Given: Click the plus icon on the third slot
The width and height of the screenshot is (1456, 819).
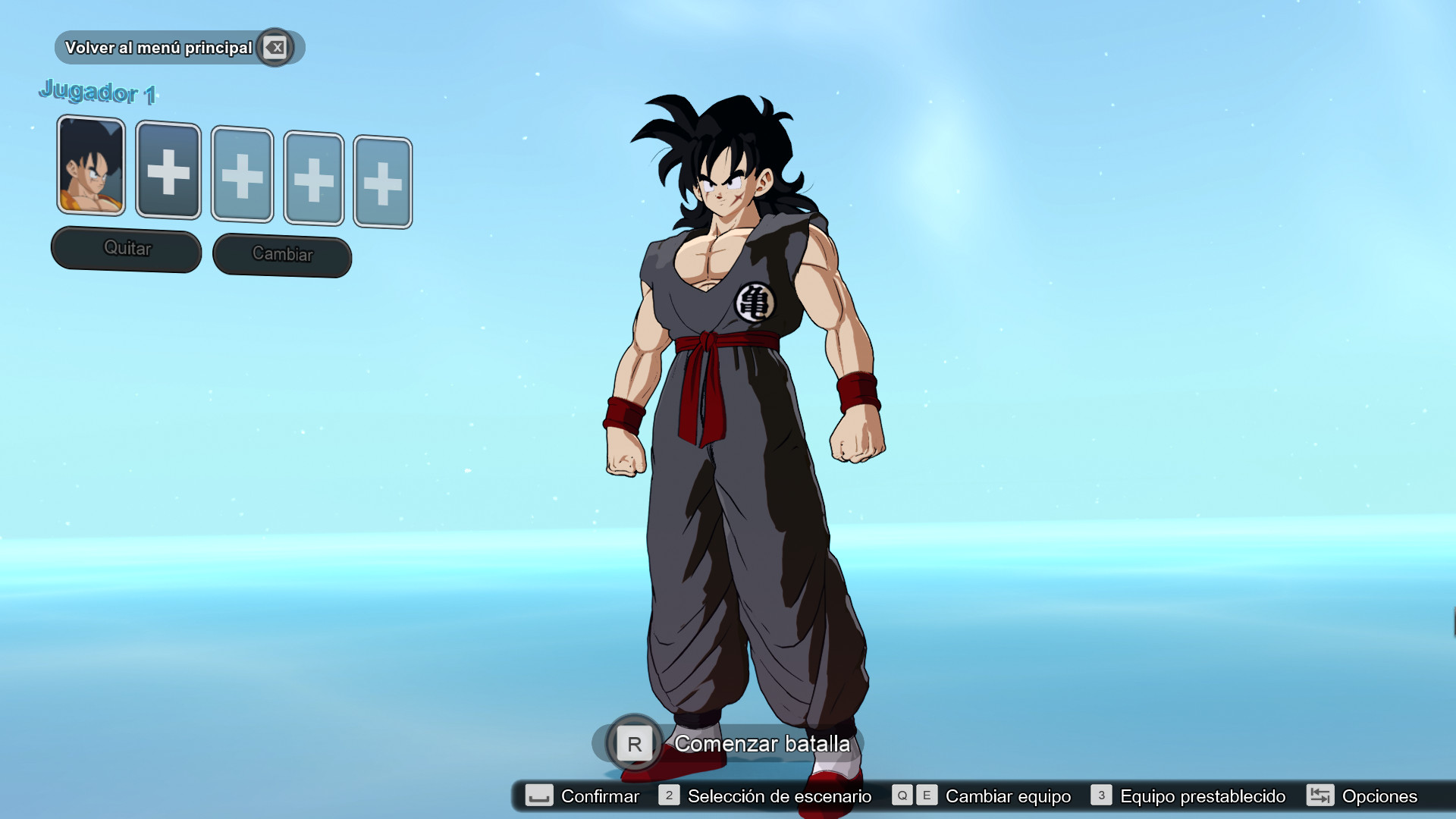Looking at the screenshot, I should pyautogui.click(x=241, y=176).
